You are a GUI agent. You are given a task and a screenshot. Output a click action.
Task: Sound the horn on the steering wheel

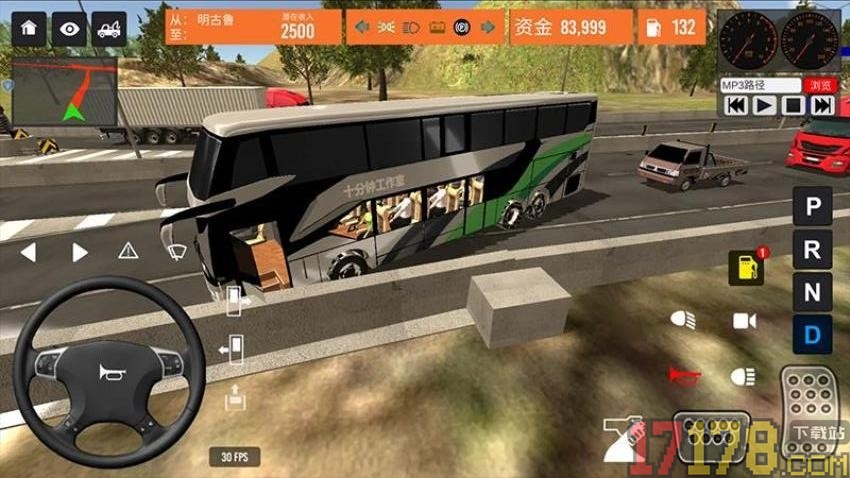(x=108, y=373)
